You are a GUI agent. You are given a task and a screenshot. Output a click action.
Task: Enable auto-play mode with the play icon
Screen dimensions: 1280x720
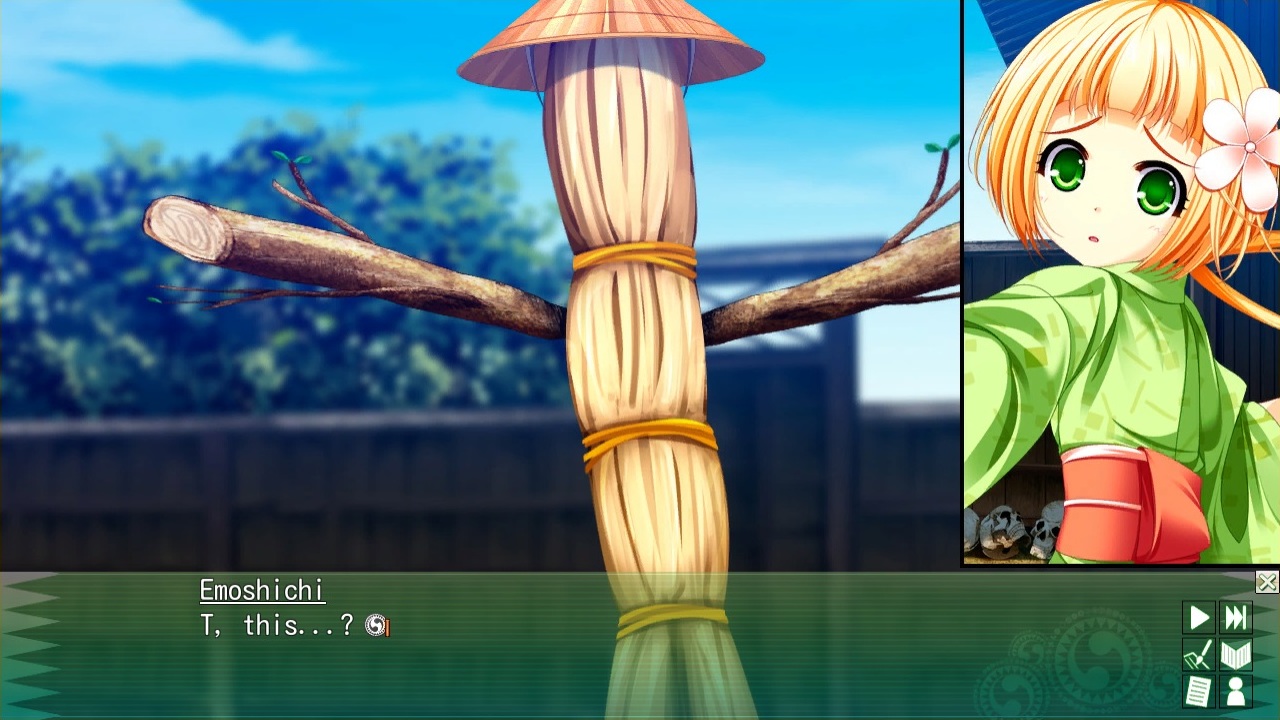tap(1199, 618)
